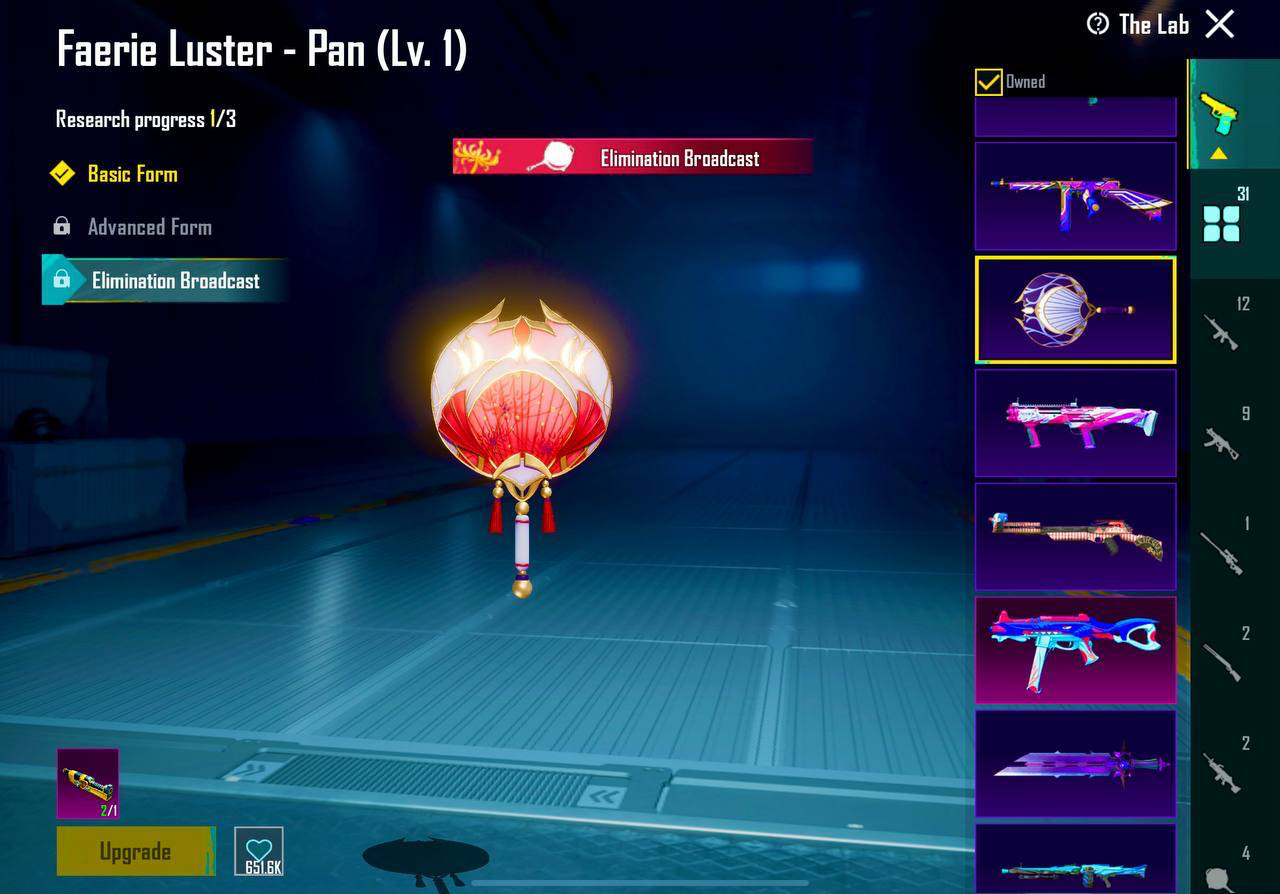Screen dimensions: 1280x894
Task: Close The Lab screen
Action: click(x=1219, y=24)
